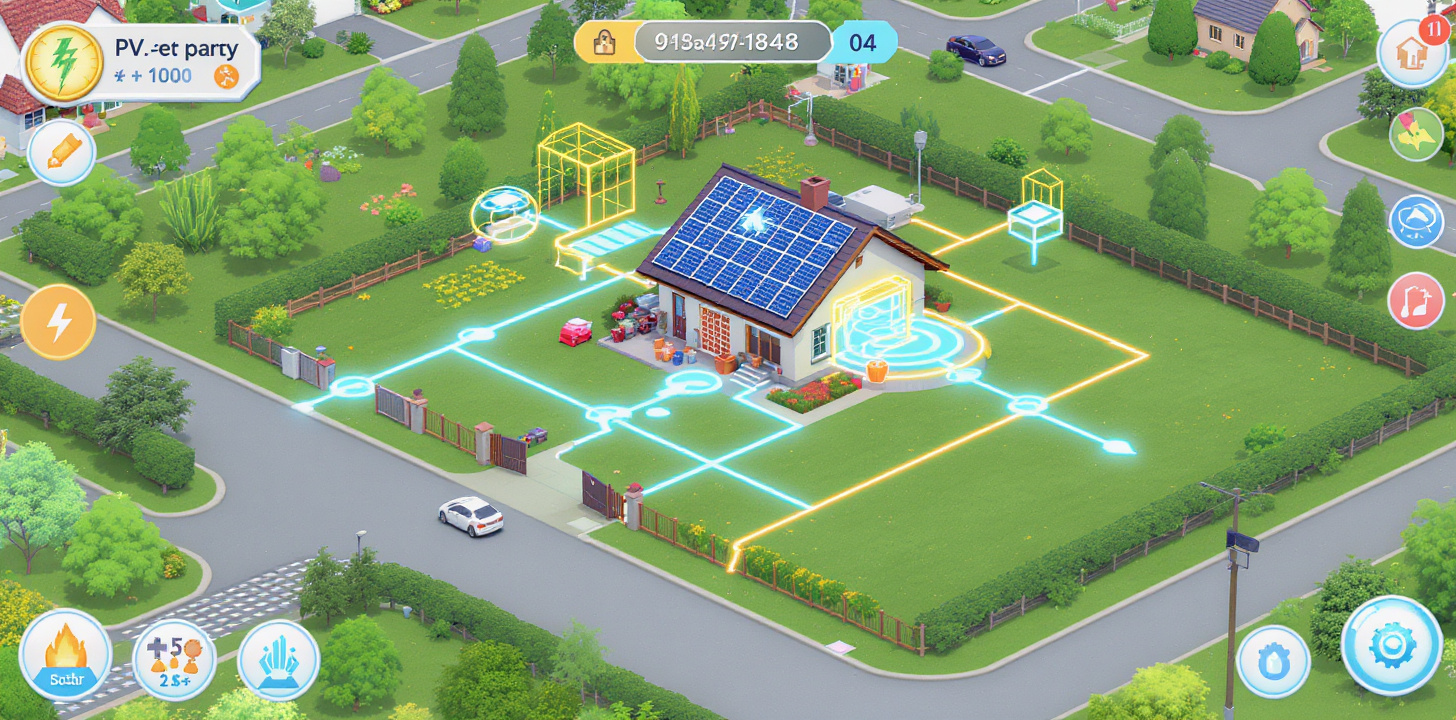The image size is (1456, 720).
Task: Tap the orange pencil edit button
Action: coord(62,153)
